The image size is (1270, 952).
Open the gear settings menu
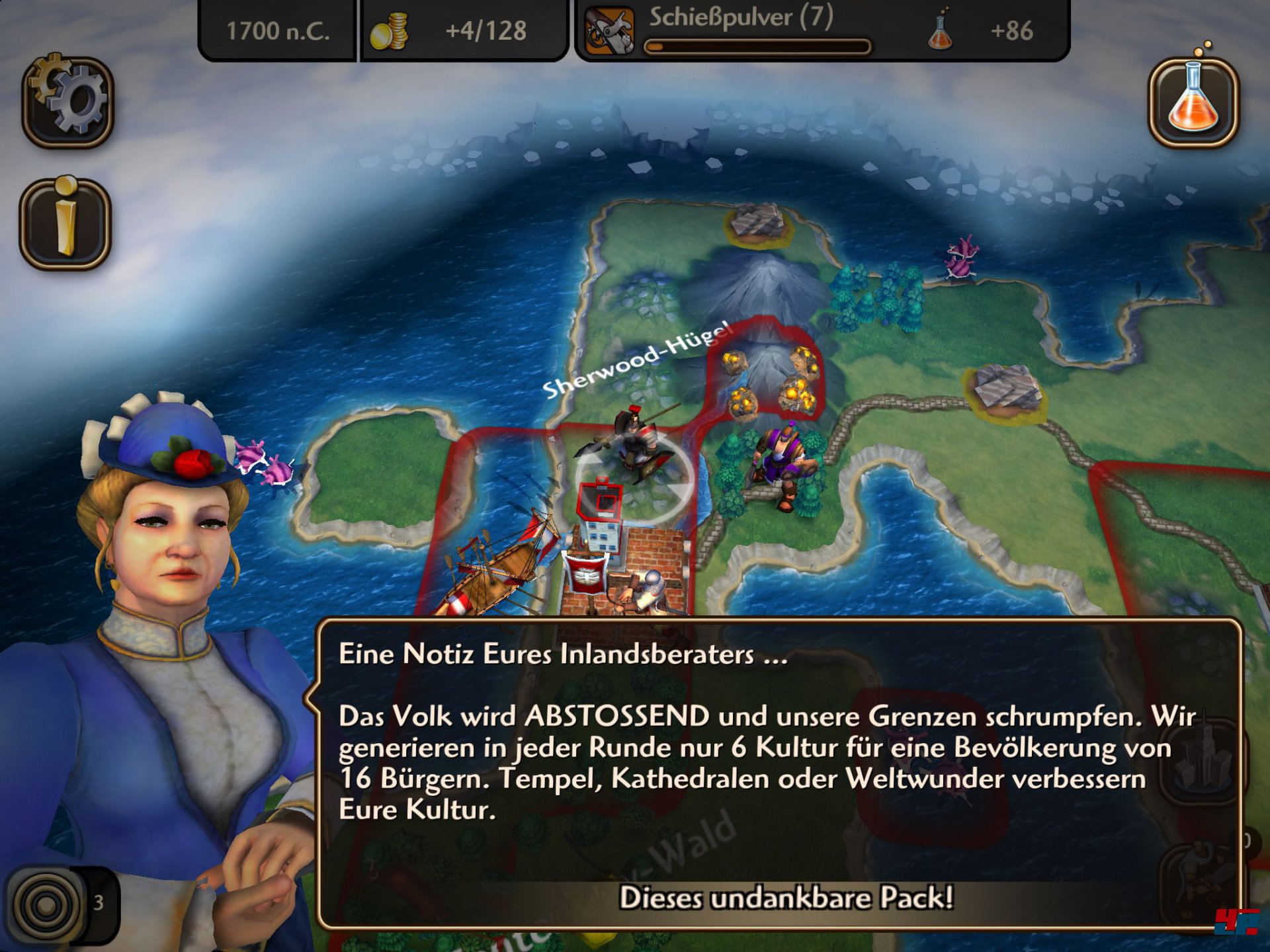(x=68, y=102)
